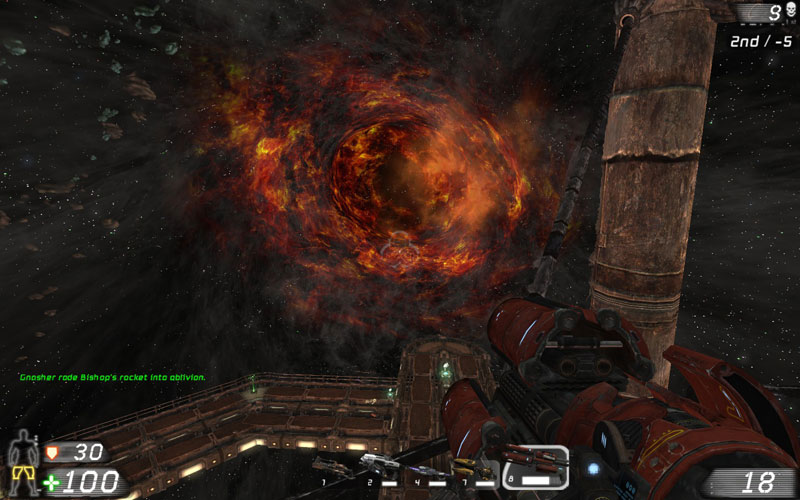Equip the Flak Cannon in weapon slot 7
Viewport: 800px width, 500px height.
coord(470,467)
